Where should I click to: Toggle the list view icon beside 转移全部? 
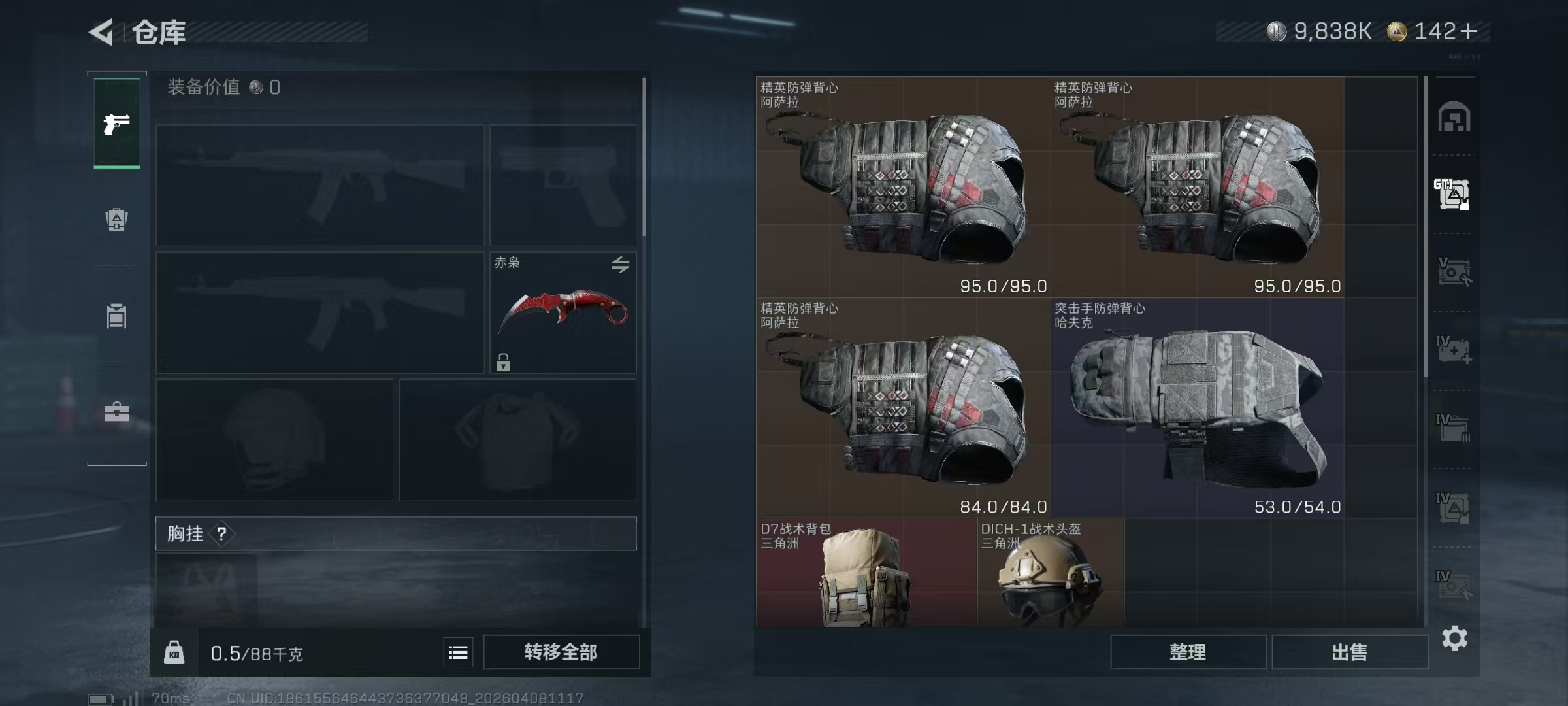tap(458, 652)
